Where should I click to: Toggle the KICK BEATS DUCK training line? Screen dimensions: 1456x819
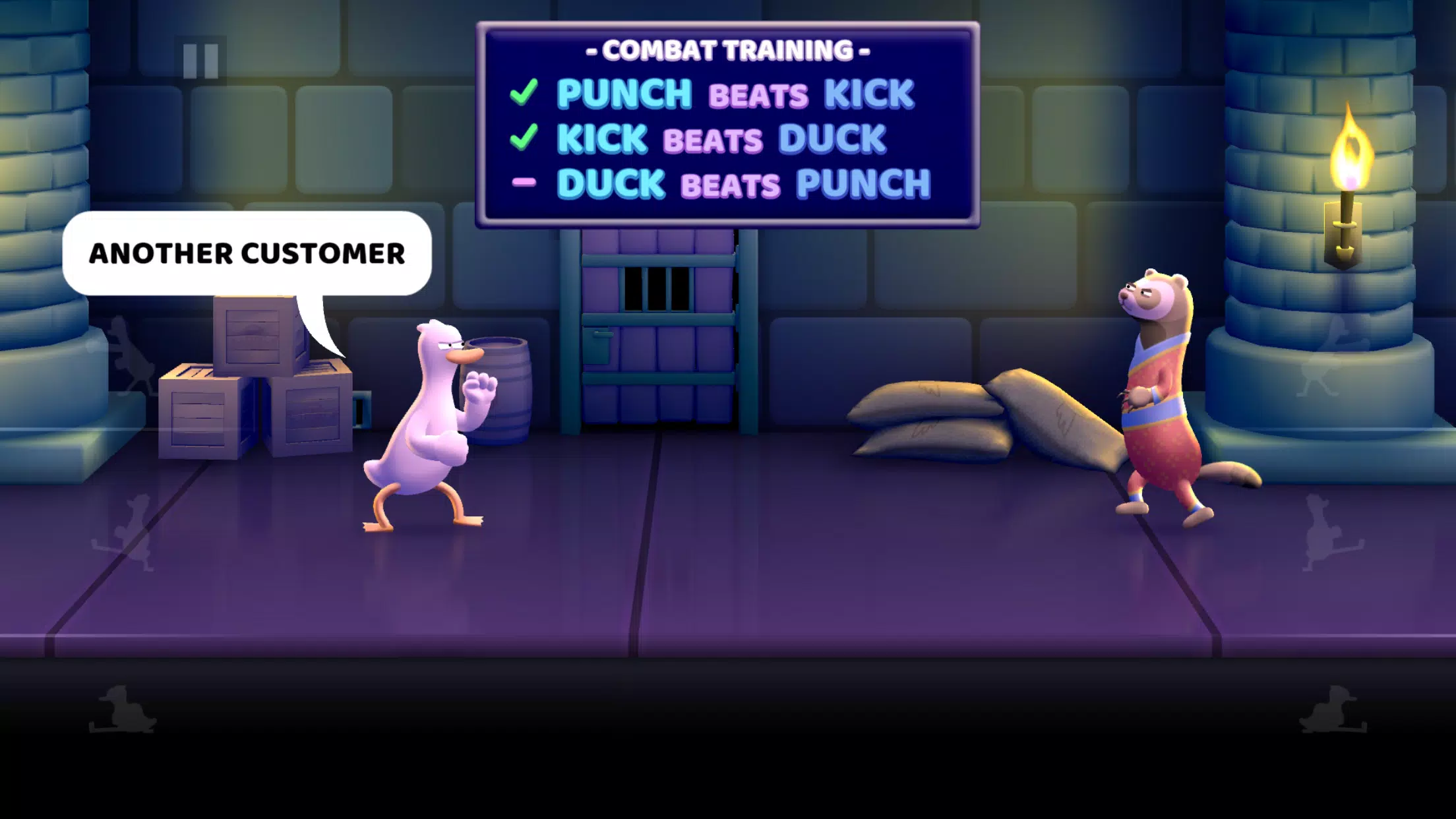(x=719, y=138)
